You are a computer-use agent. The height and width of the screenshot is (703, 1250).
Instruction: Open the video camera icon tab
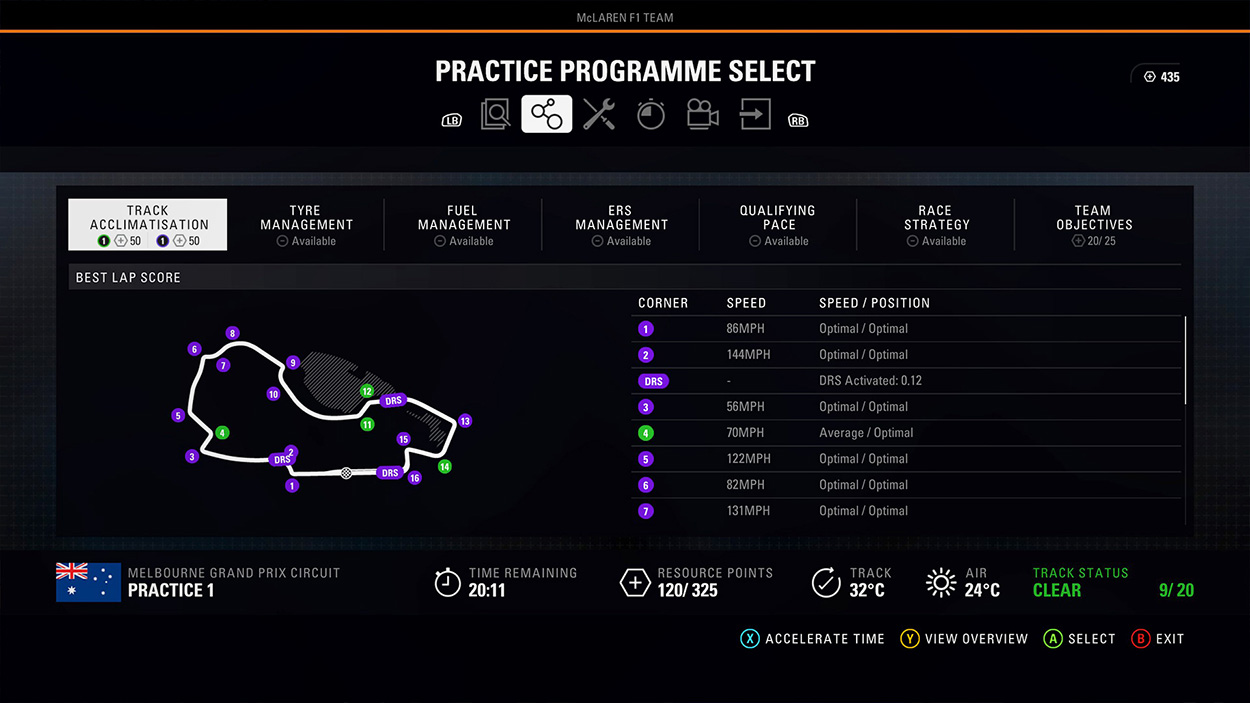[703, 115]
